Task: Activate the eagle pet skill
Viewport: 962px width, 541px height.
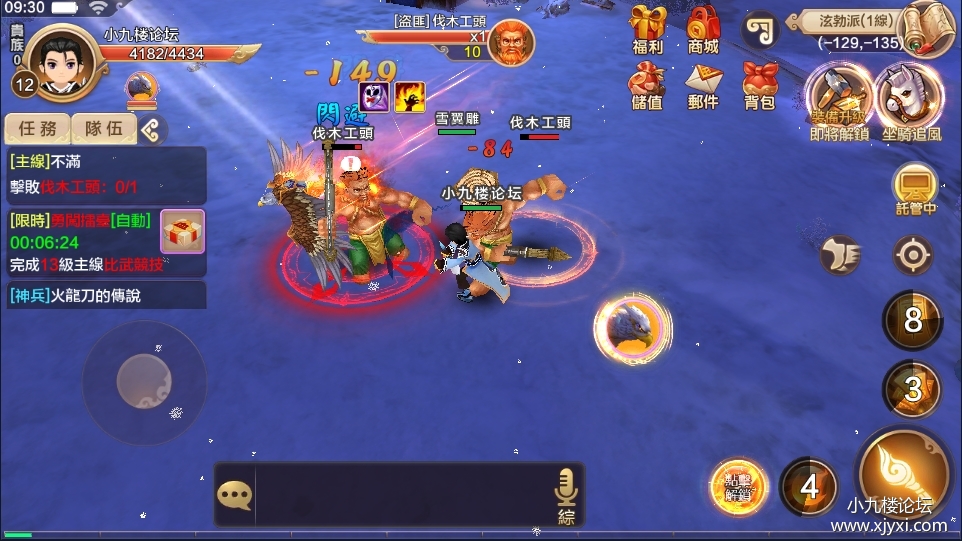Action: pyautogui.click(x=632, y=328)
